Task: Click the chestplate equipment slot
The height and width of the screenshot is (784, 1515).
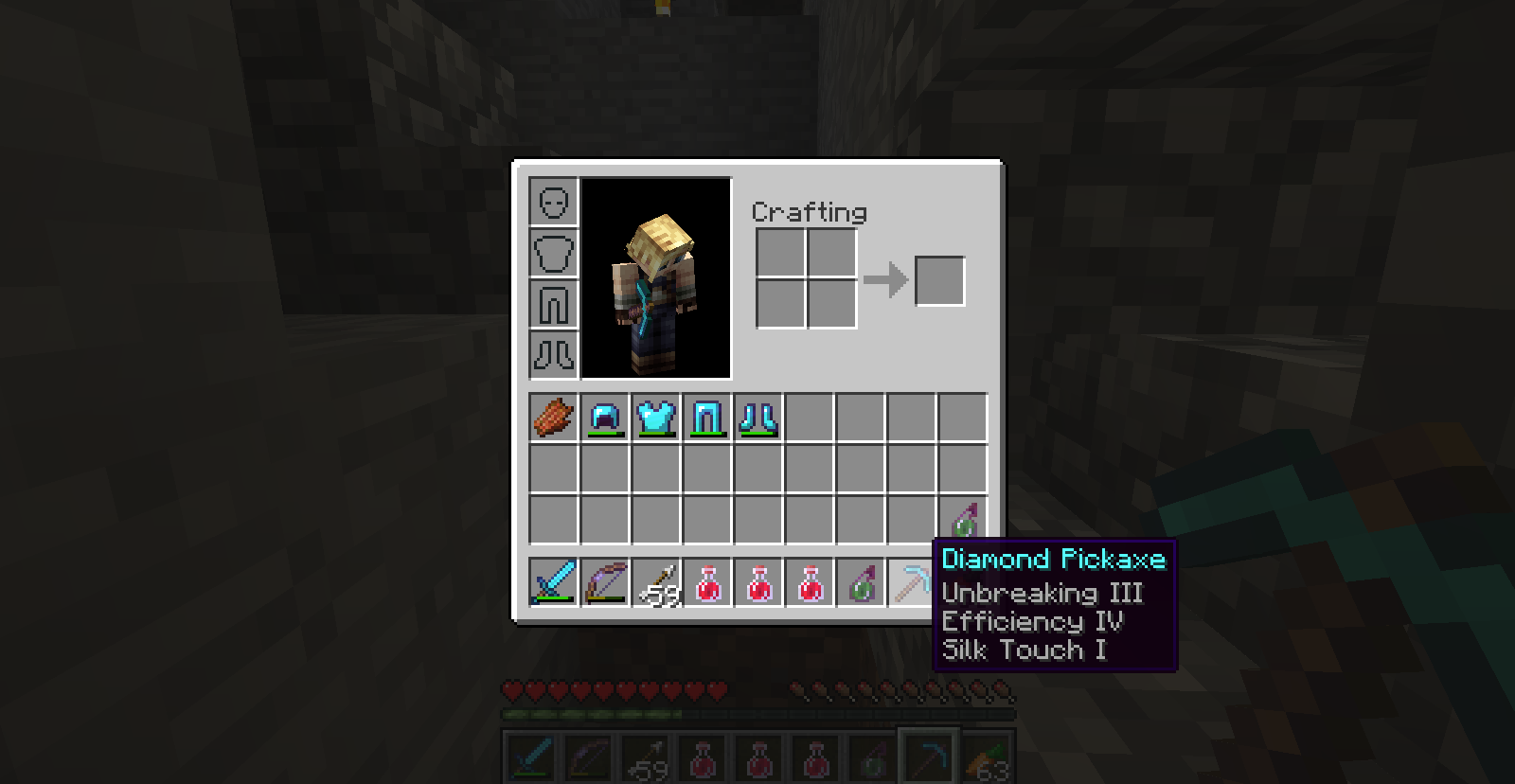Action: [554, 252]
